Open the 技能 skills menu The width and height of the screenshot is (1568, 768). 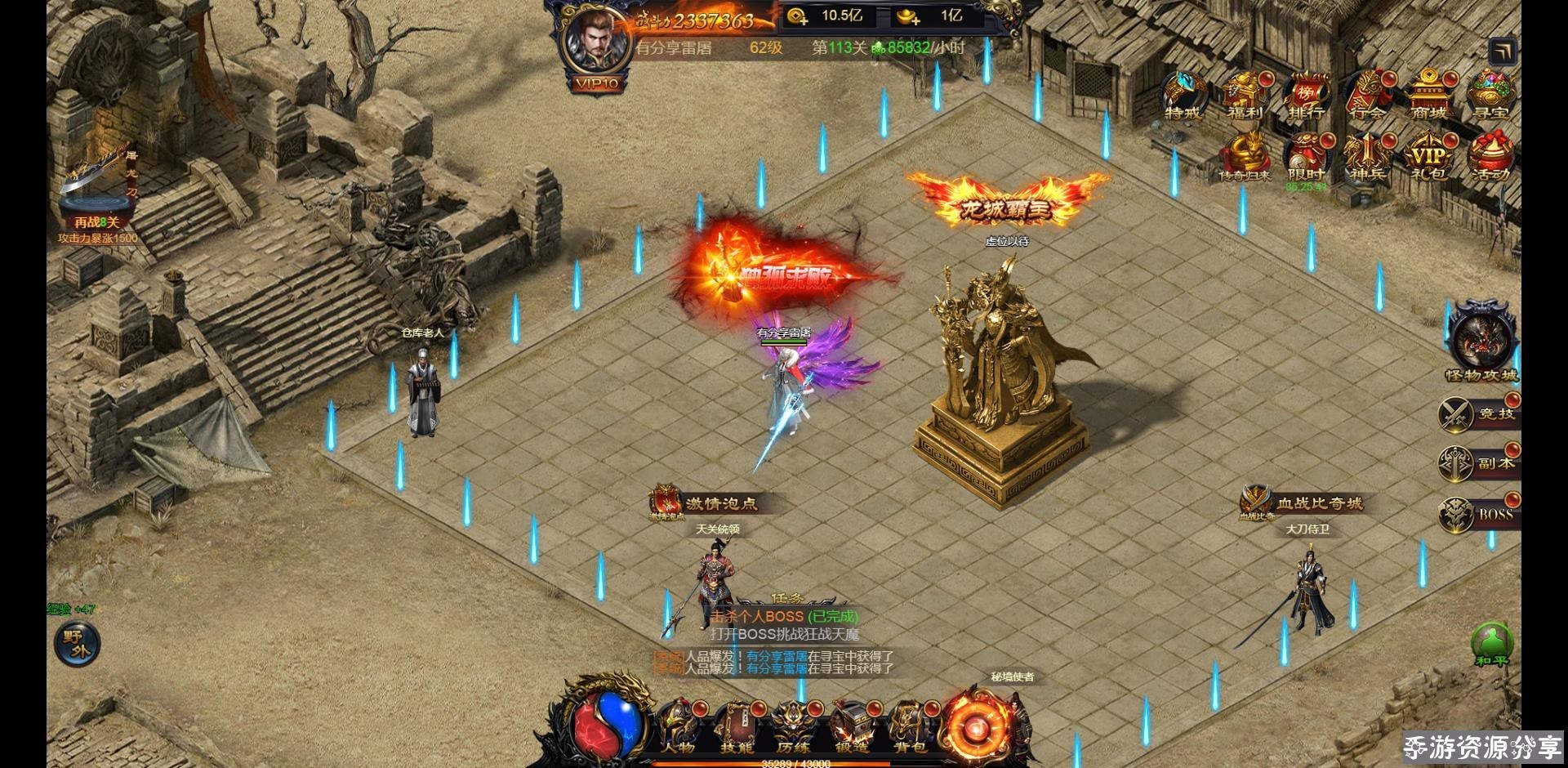737,726
